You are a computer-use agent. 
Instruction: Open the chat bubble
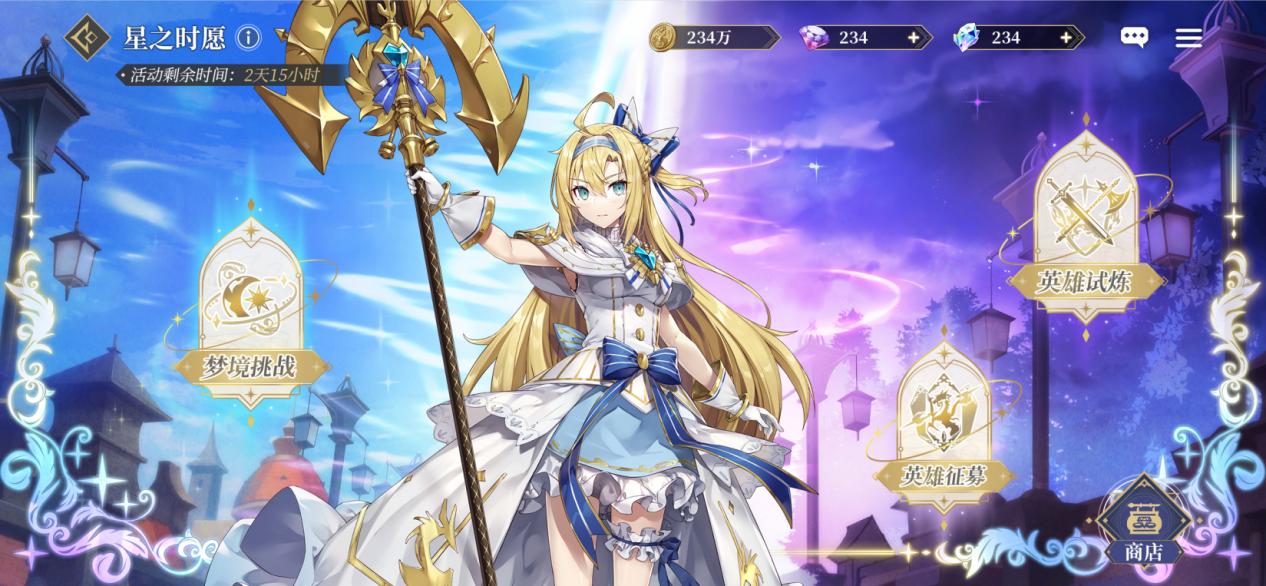pos(1134,38)
